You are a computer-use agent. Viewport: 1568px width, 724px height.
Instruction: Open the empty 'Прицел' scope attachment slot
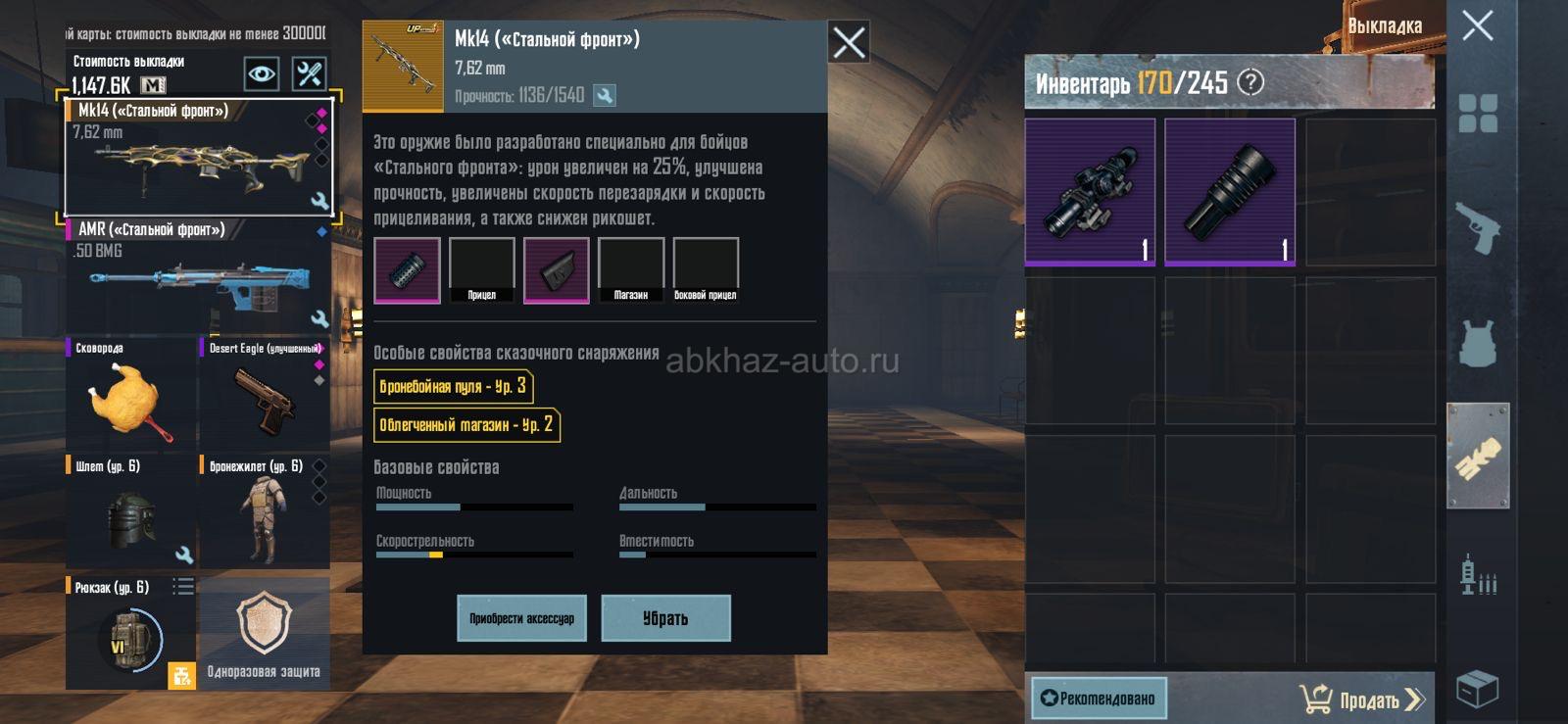point(481,270)
